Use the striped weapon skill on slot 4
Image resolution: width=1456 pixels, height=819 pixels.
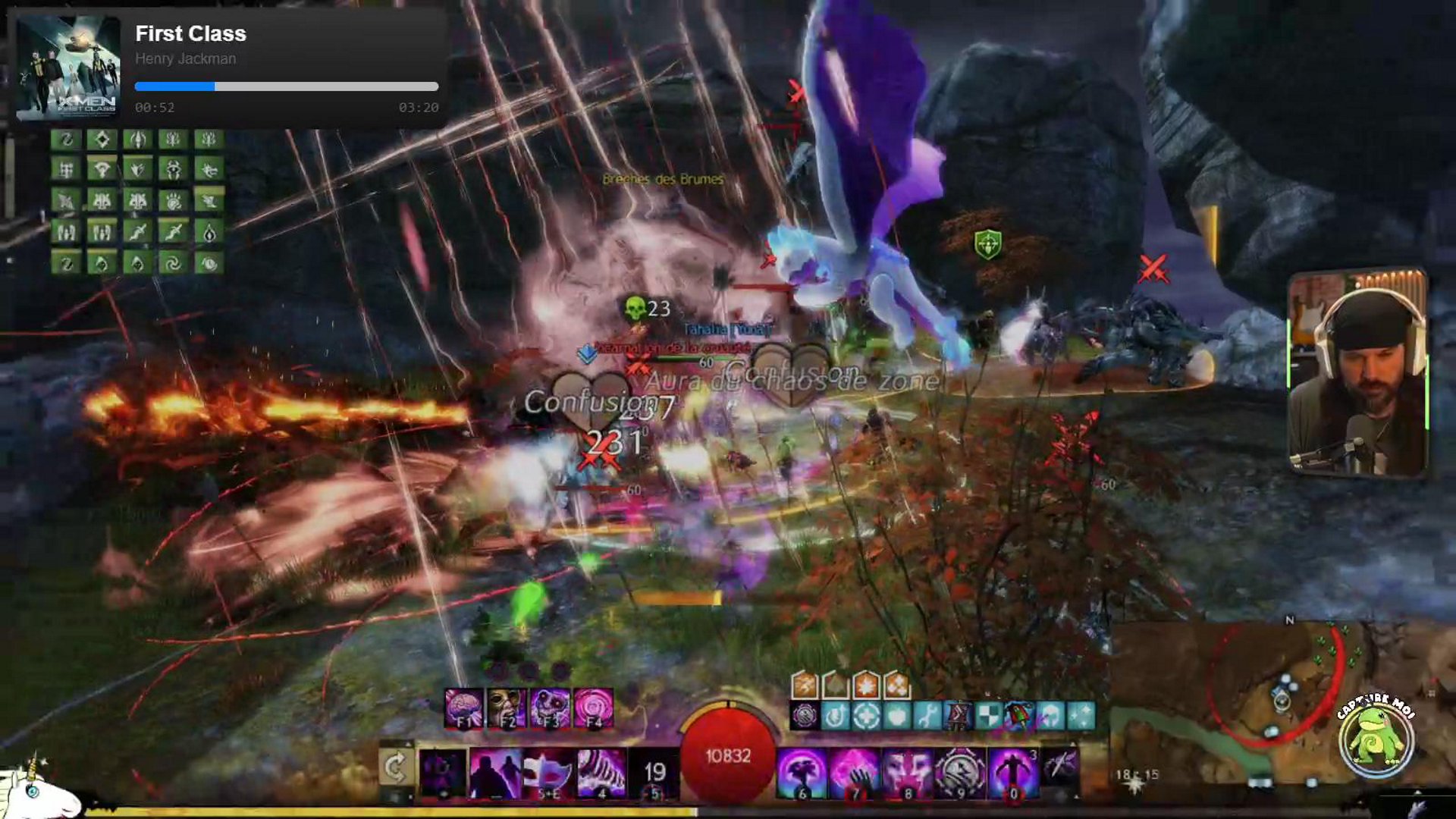(x=601, y=773)
